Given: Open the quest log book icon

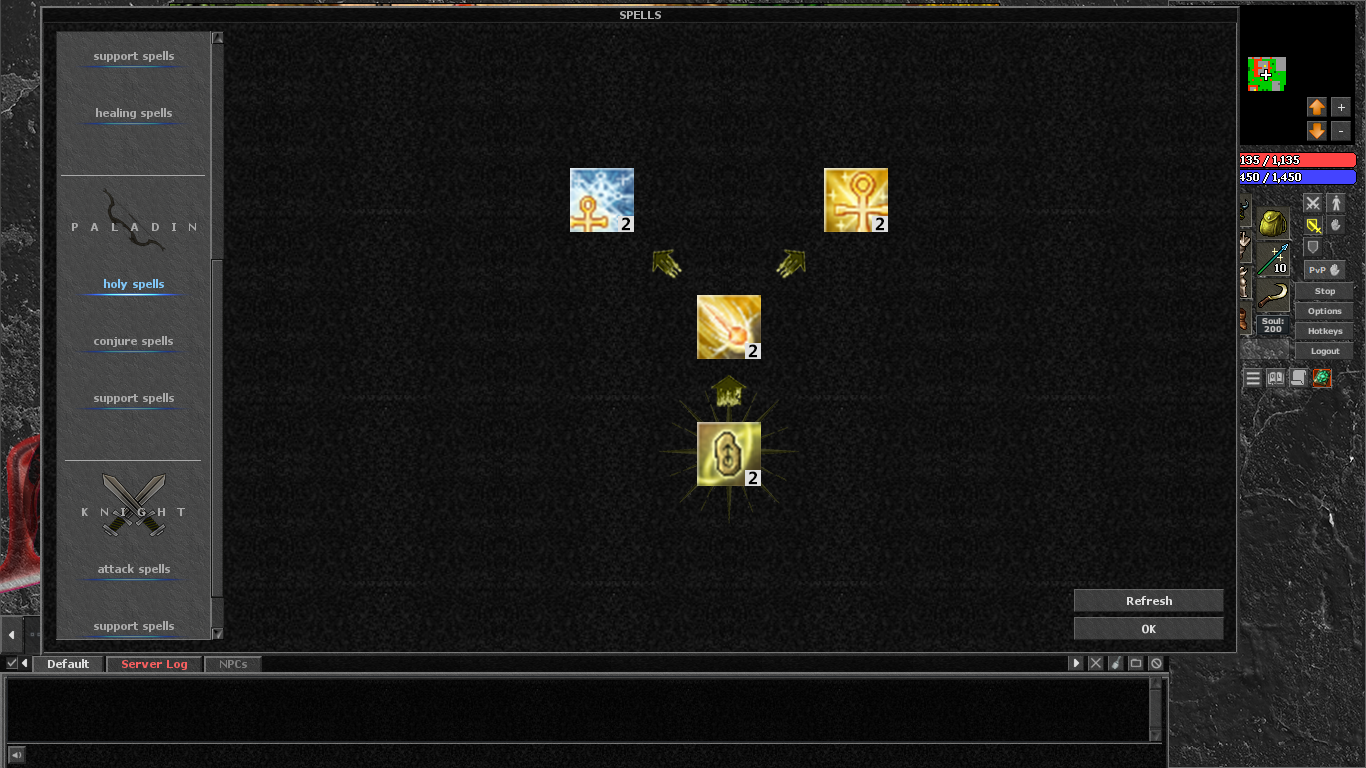Looking at the screenshot, I should 1276,378.
